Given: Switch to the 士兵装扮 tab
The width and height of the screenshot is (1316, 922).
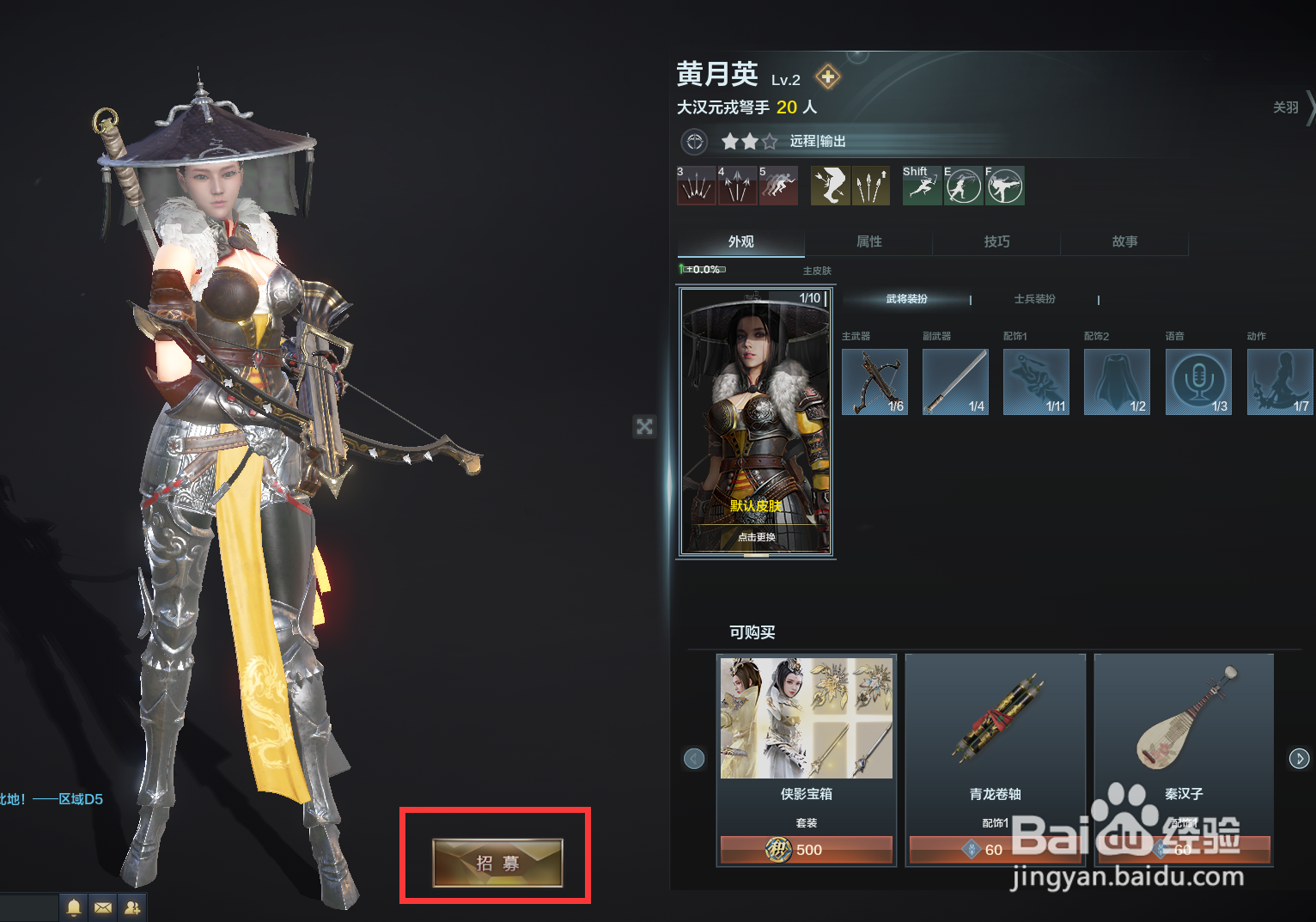Looking at the screenshot, I should tap(1034, 299).
